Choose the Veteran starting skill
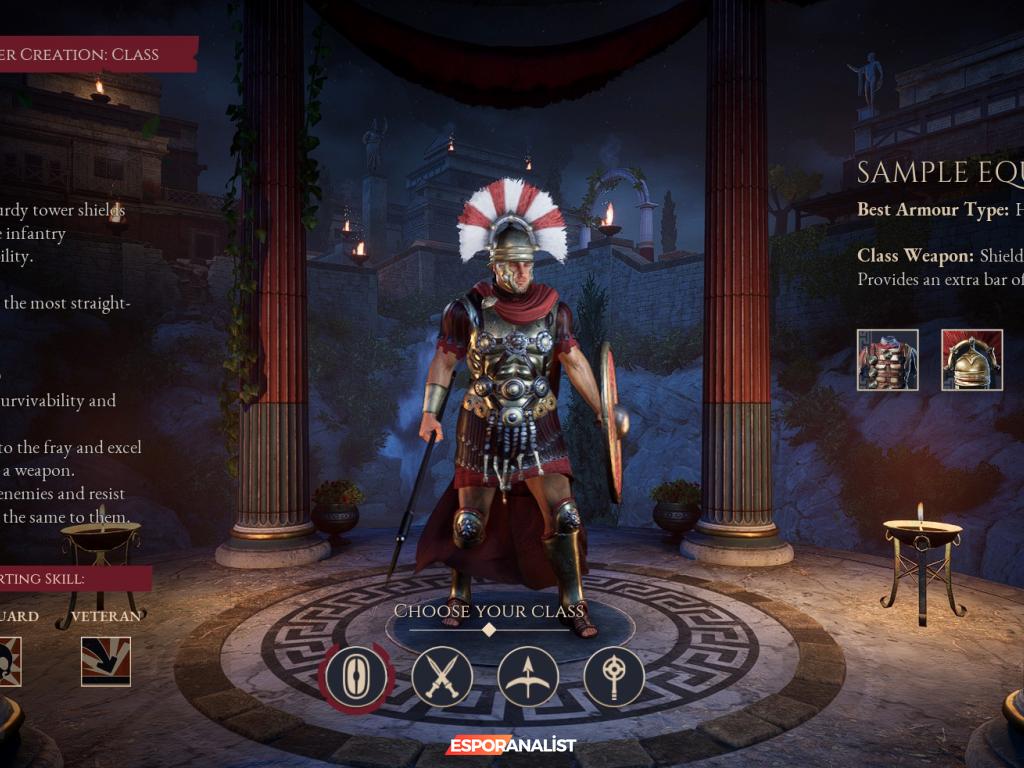This screenshot has width=1024, height=768. click(106, 661)
